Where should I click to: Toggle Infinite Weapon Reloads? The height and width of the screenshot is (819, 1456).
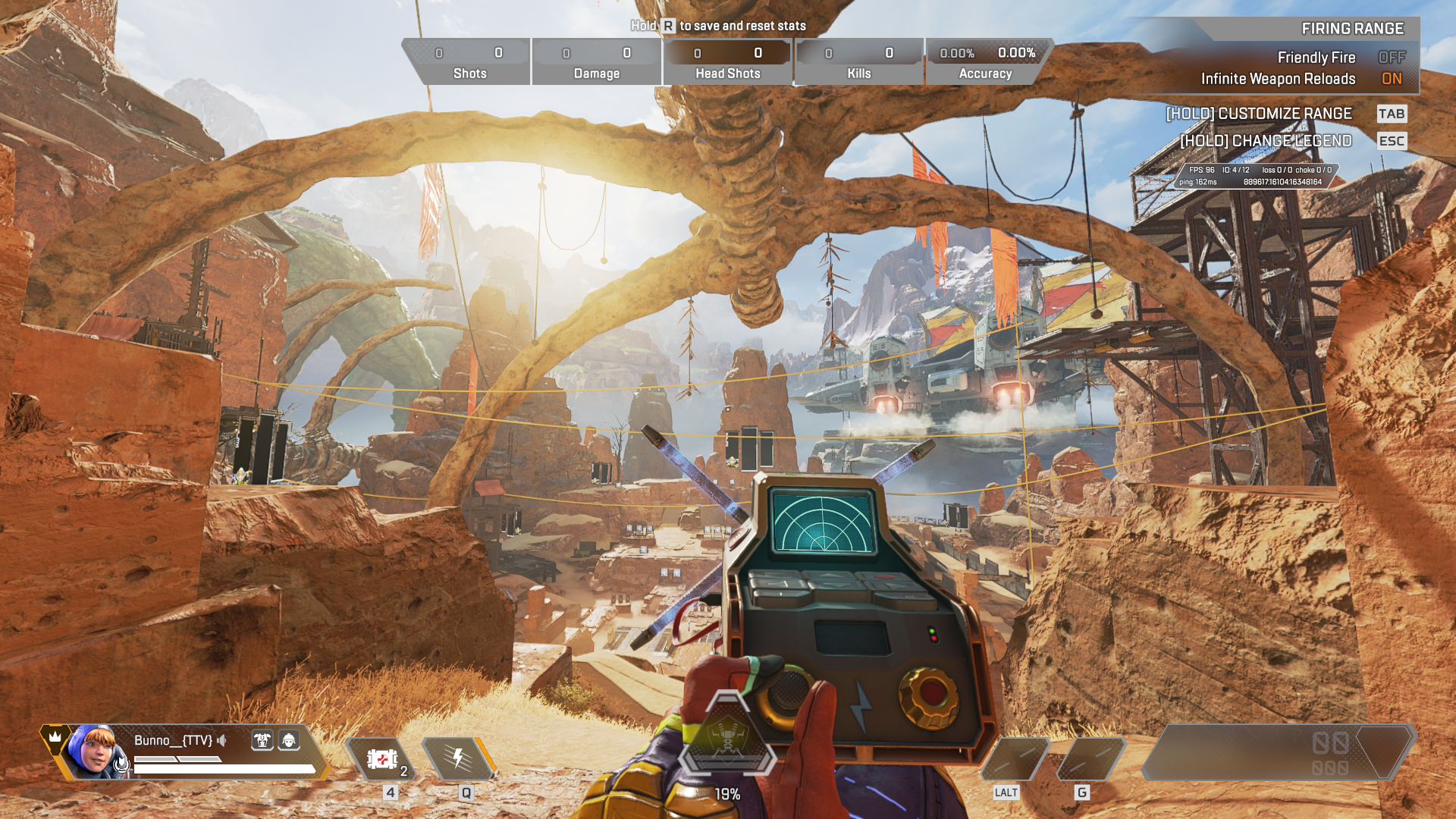pos(1392,79)
